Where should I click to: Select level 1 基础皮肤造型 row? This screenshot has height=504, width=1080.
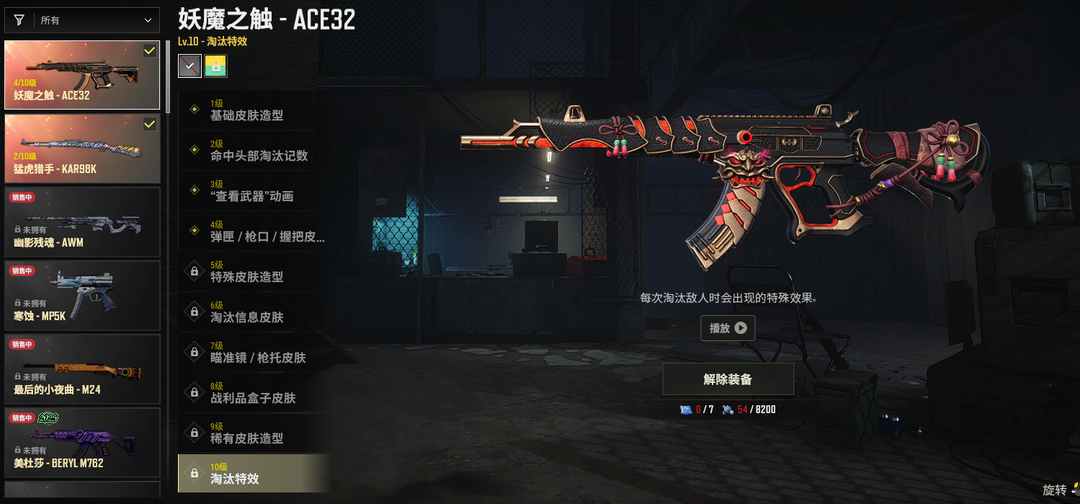pyautogui.click(x=255, y=110)
